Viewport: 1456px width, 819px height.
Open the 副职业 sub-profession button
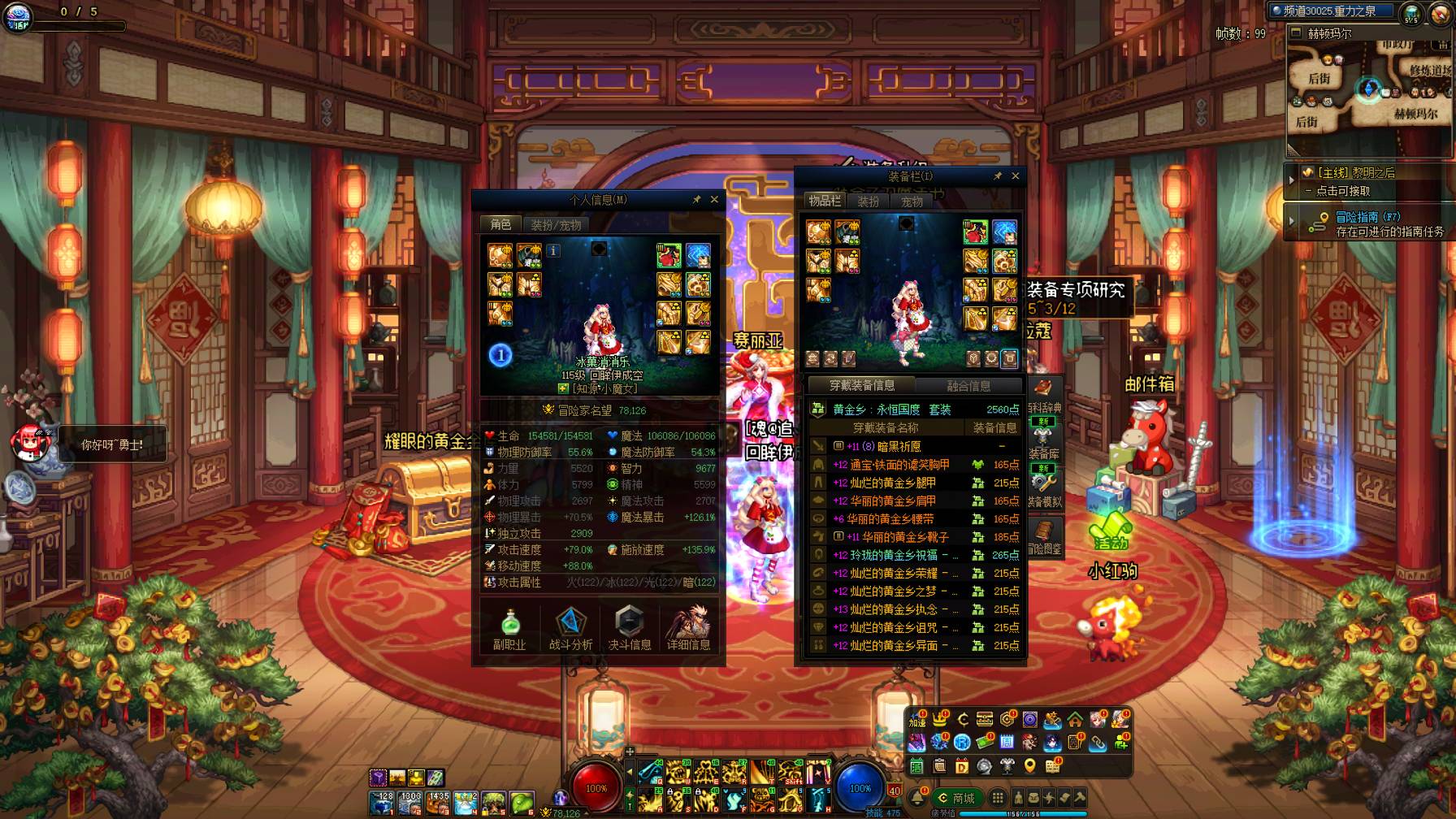tap(509, 629)
